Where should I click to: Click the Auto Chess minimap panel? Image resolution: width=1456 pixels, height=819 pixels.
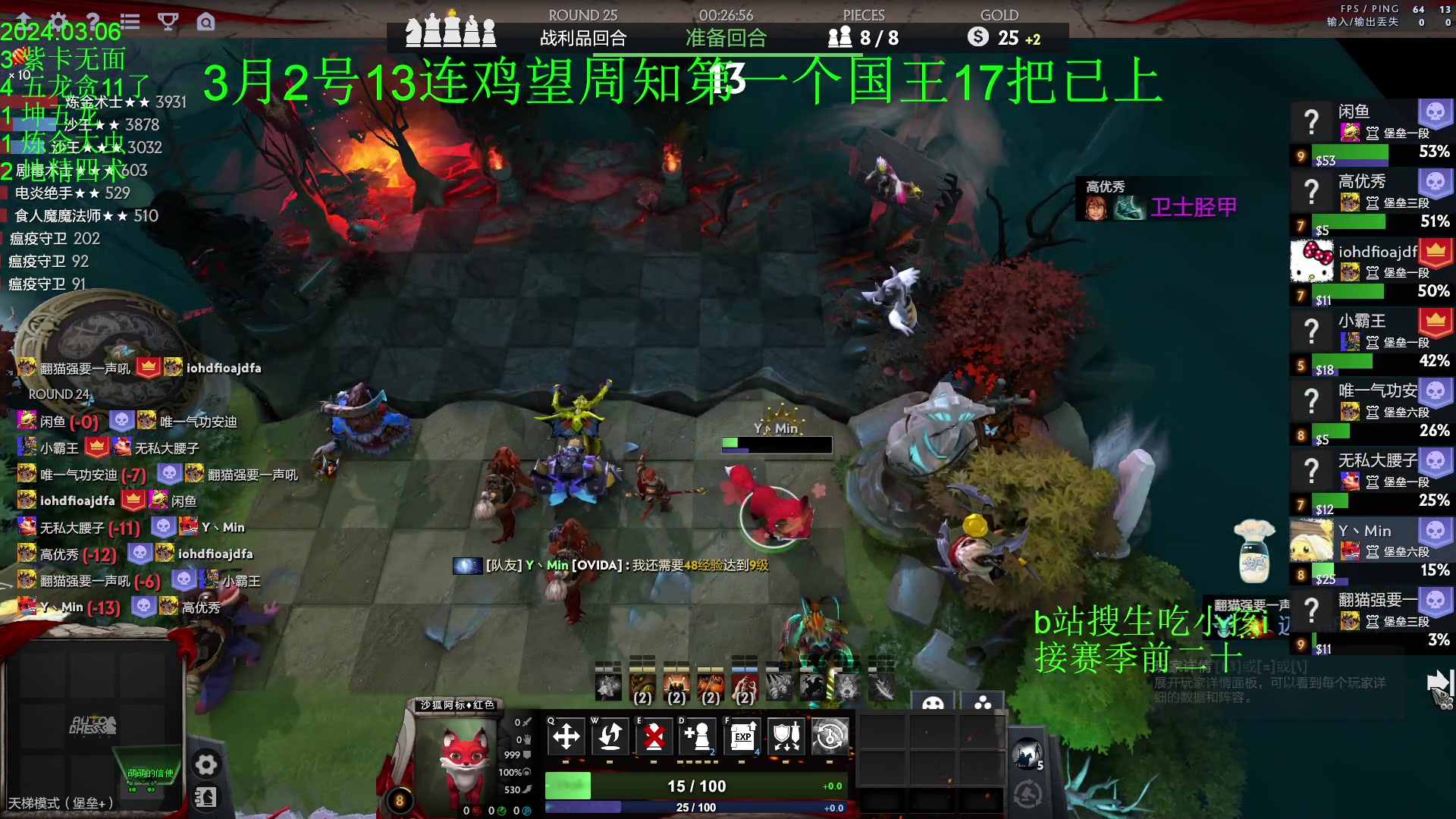93,724
